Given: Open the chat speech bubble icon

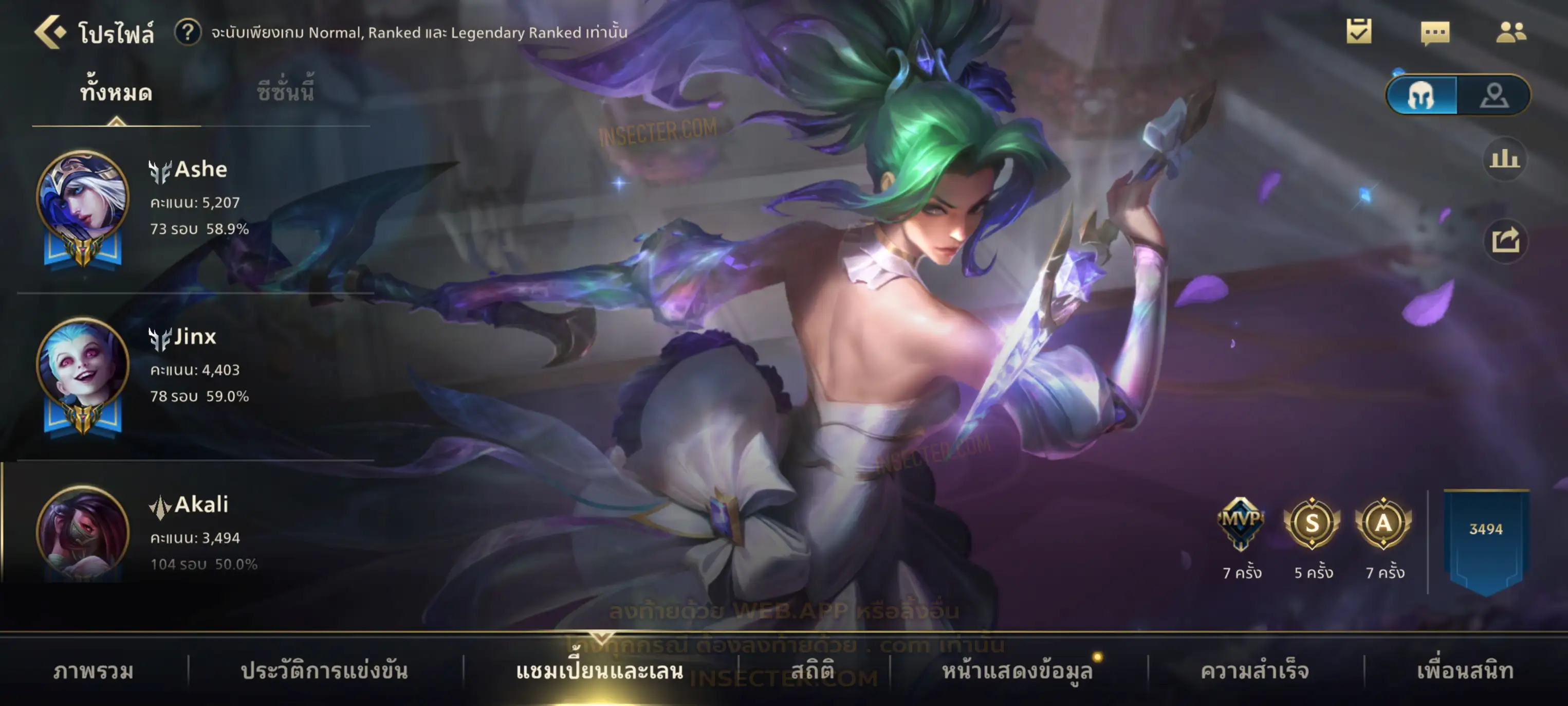Looking at the screenshot, I should [x=1435, y=33].
